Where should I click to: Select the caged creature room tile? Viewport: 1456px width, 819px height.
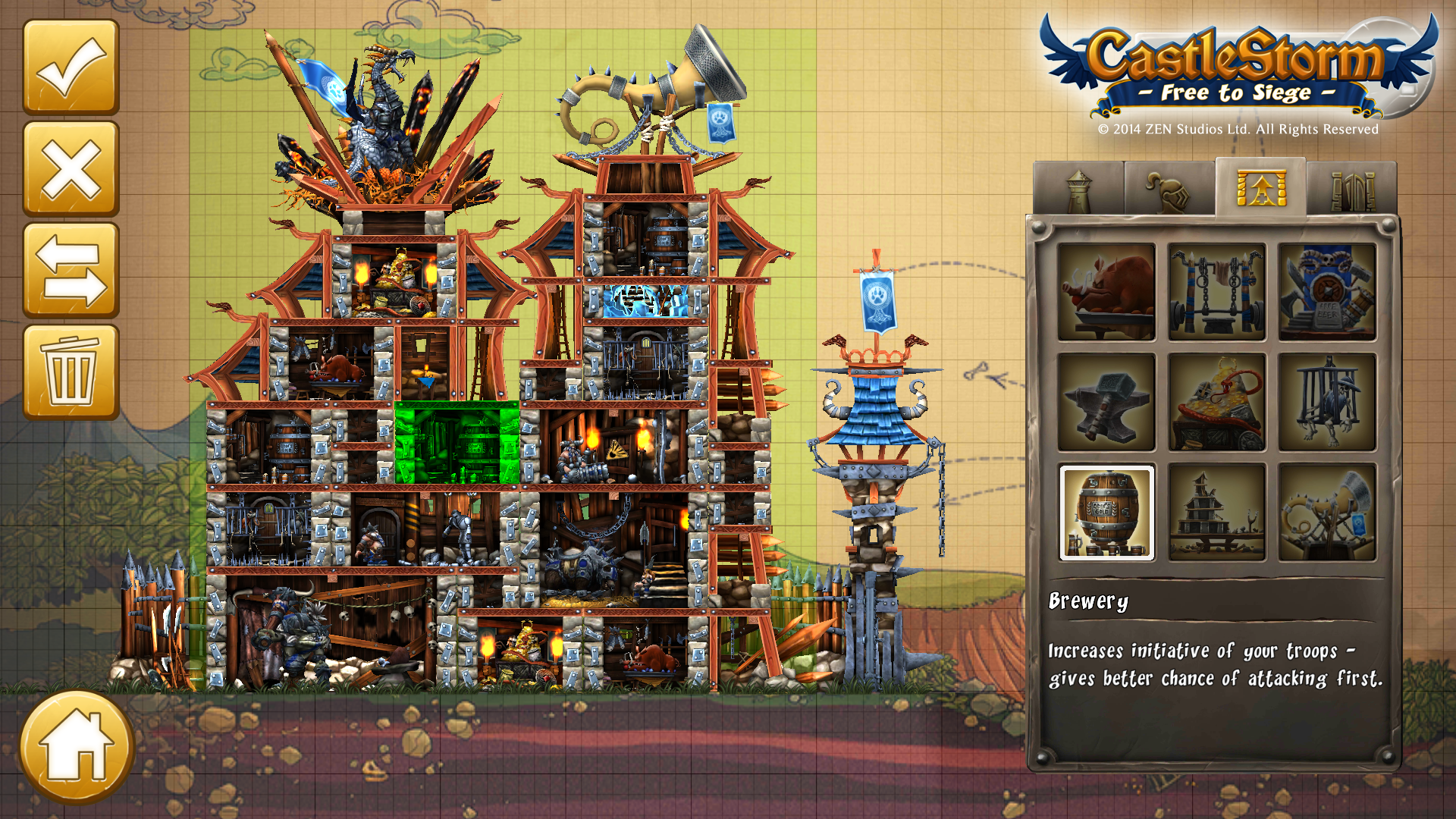click(x=1327, y=402)
